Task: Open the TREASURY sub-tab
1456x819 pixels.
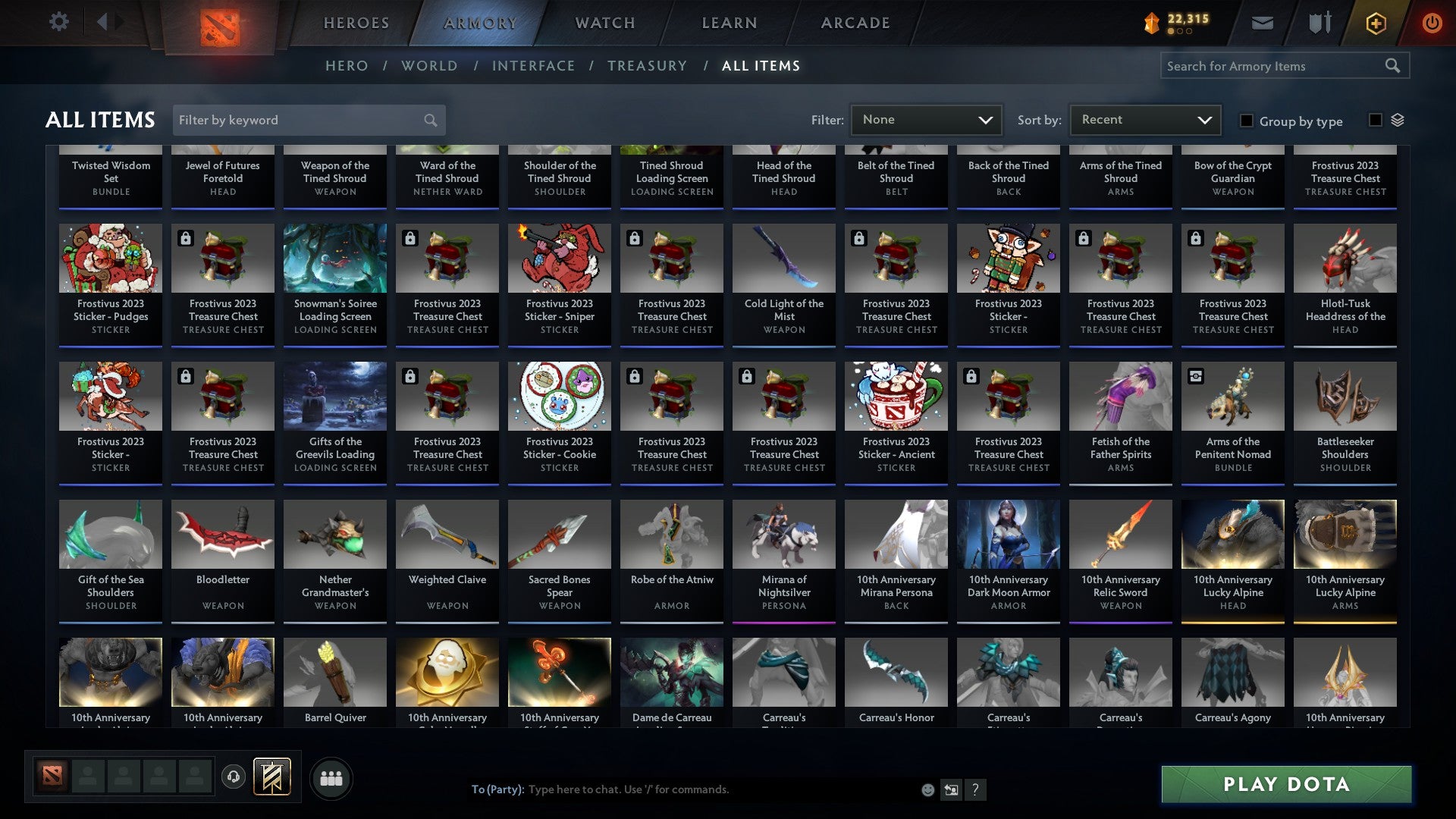Action: pyautogui.click(x=647, y=66)
